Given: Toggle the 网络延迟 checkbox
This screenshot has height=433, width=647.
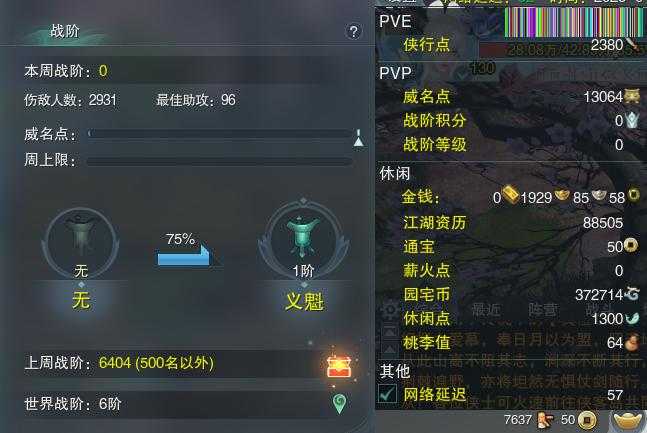Looking at the screenshot, I should pyautogui.click(x=387, y=395).
